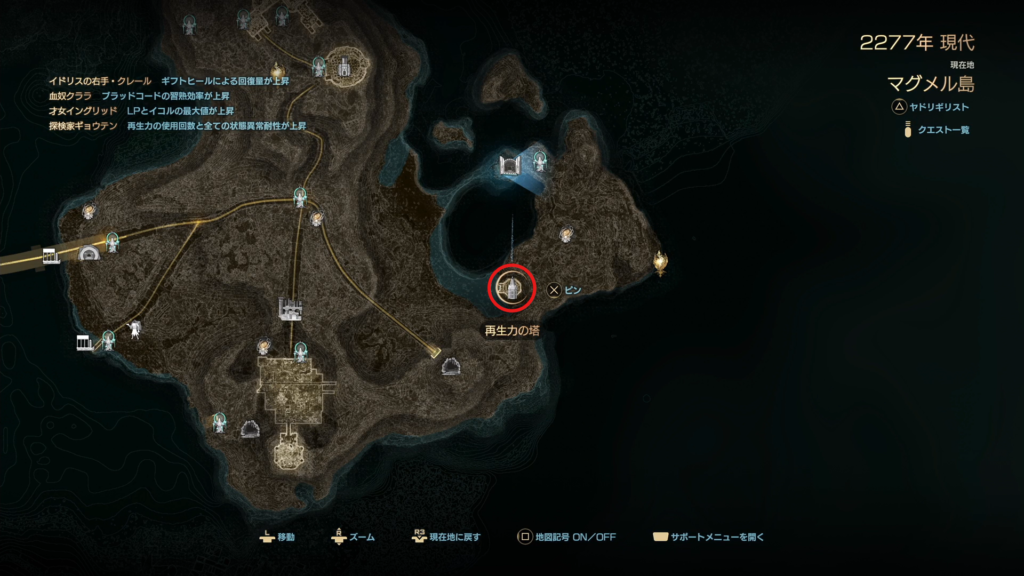The height and width of the screenshot is (576, 1024).
Task: Select the cave marker at the diagonal road's end
Action: pyautogui.click(x=451, y=367)
